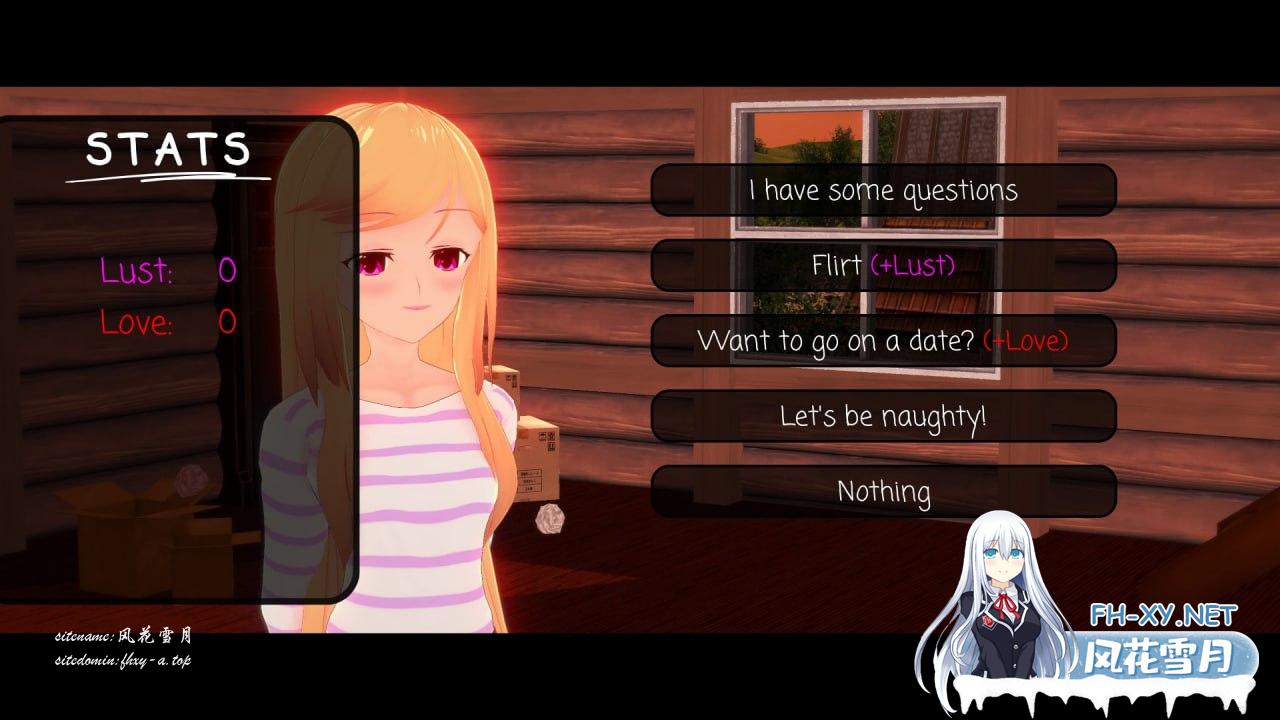Viewport: 1280px width, 720px height.
Task: Click the girl's face to interact
Action: [410, 270]
